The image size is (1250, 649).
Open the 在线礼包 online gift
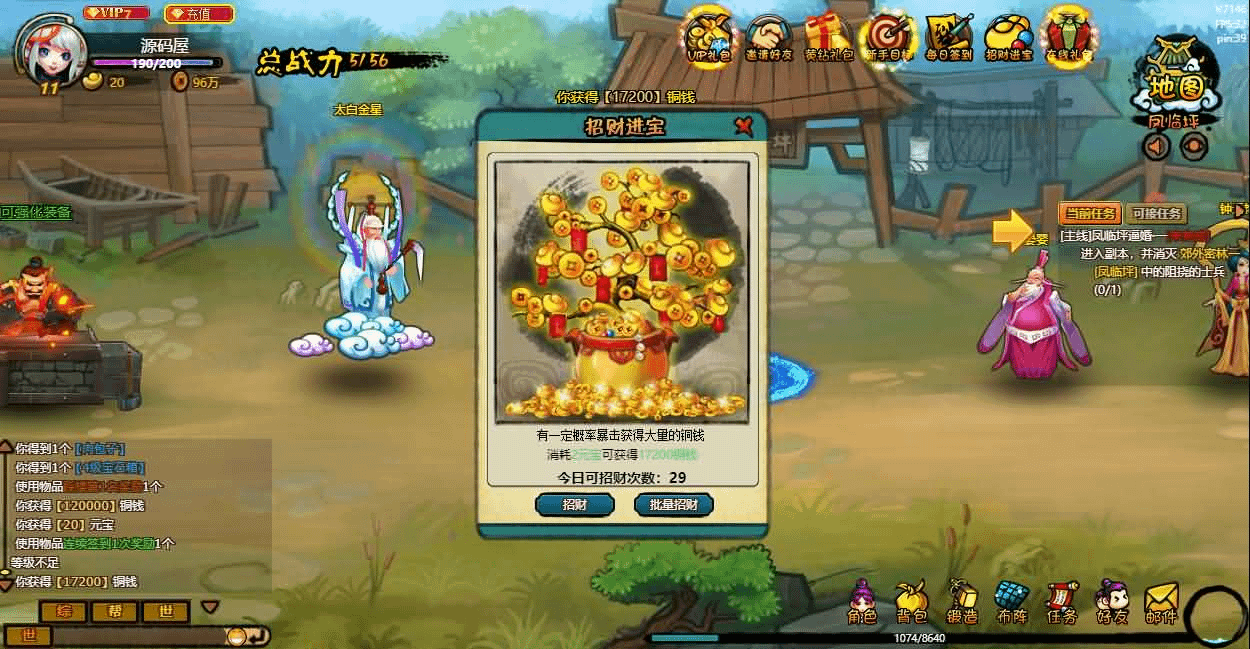(1068, 38)
